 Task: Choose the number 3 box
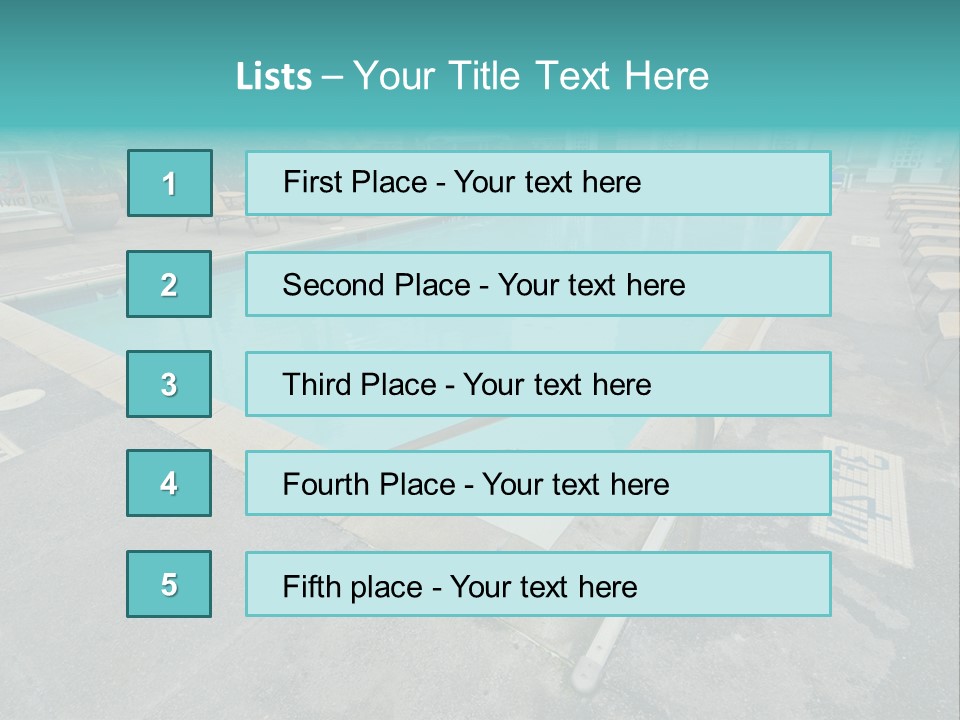coord(169,384)
